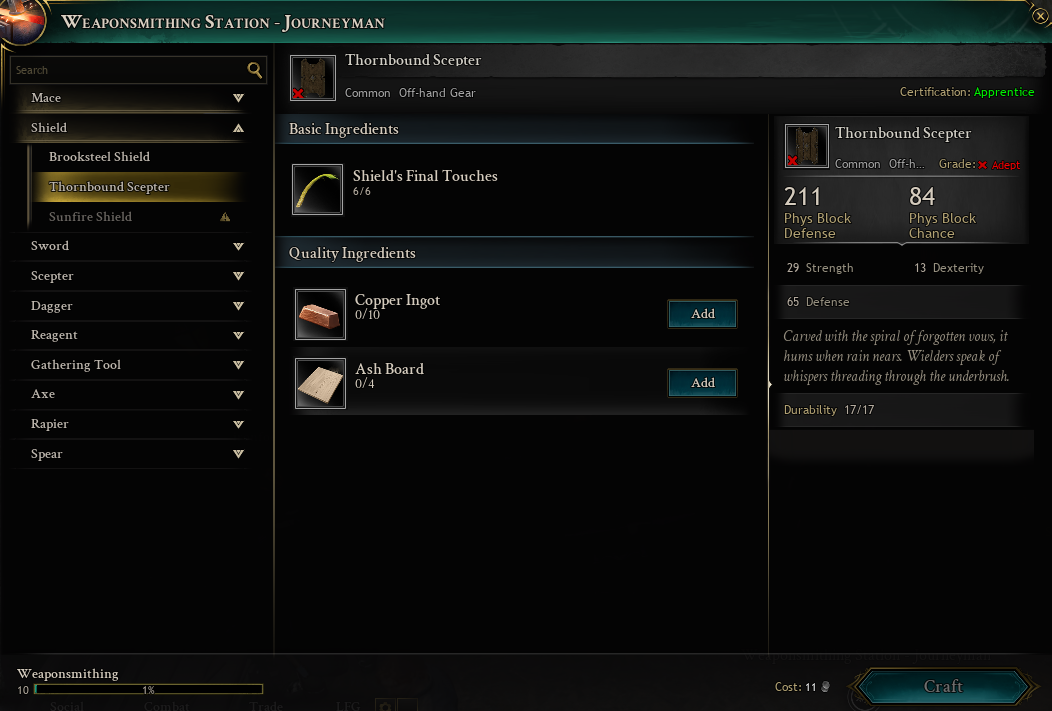Screen dimensions: 1052x711
Task: Expand the Mace category
Action: tap(130, 98)
